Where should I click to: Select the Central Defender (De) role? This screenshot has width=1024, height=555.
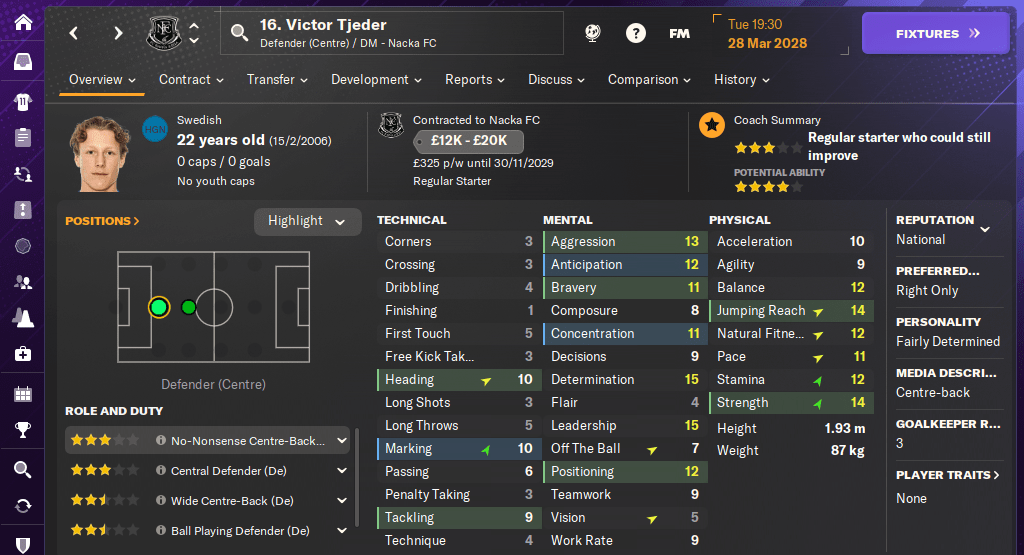coord(231,471)
